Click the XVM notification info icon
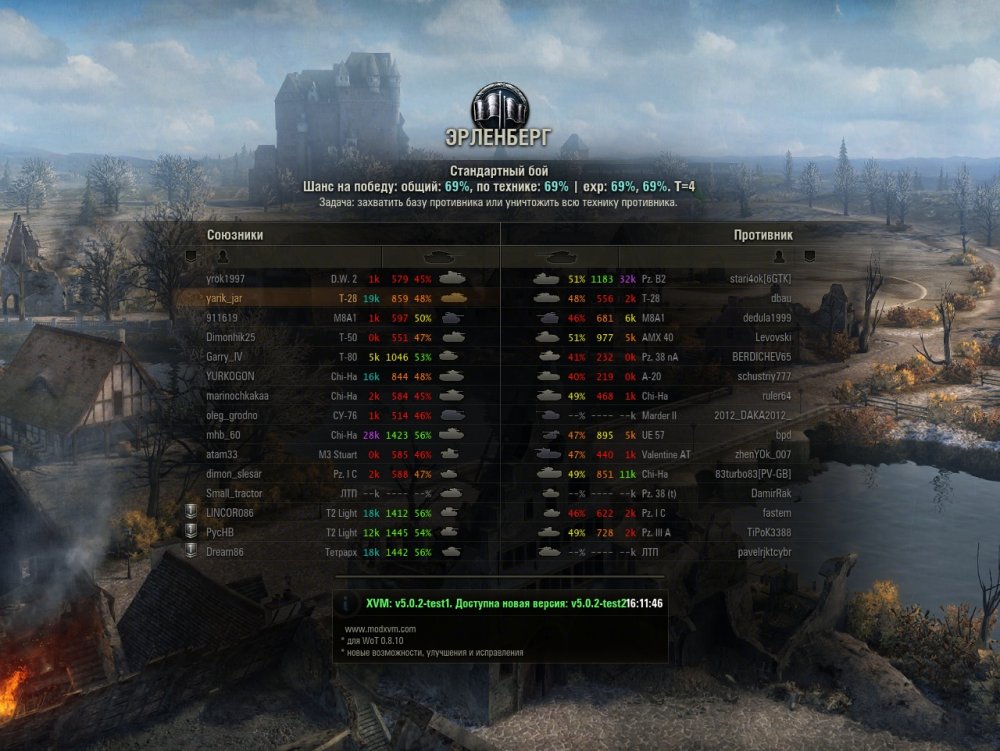This screenshot has height=751, width=1000. (347, 604)
